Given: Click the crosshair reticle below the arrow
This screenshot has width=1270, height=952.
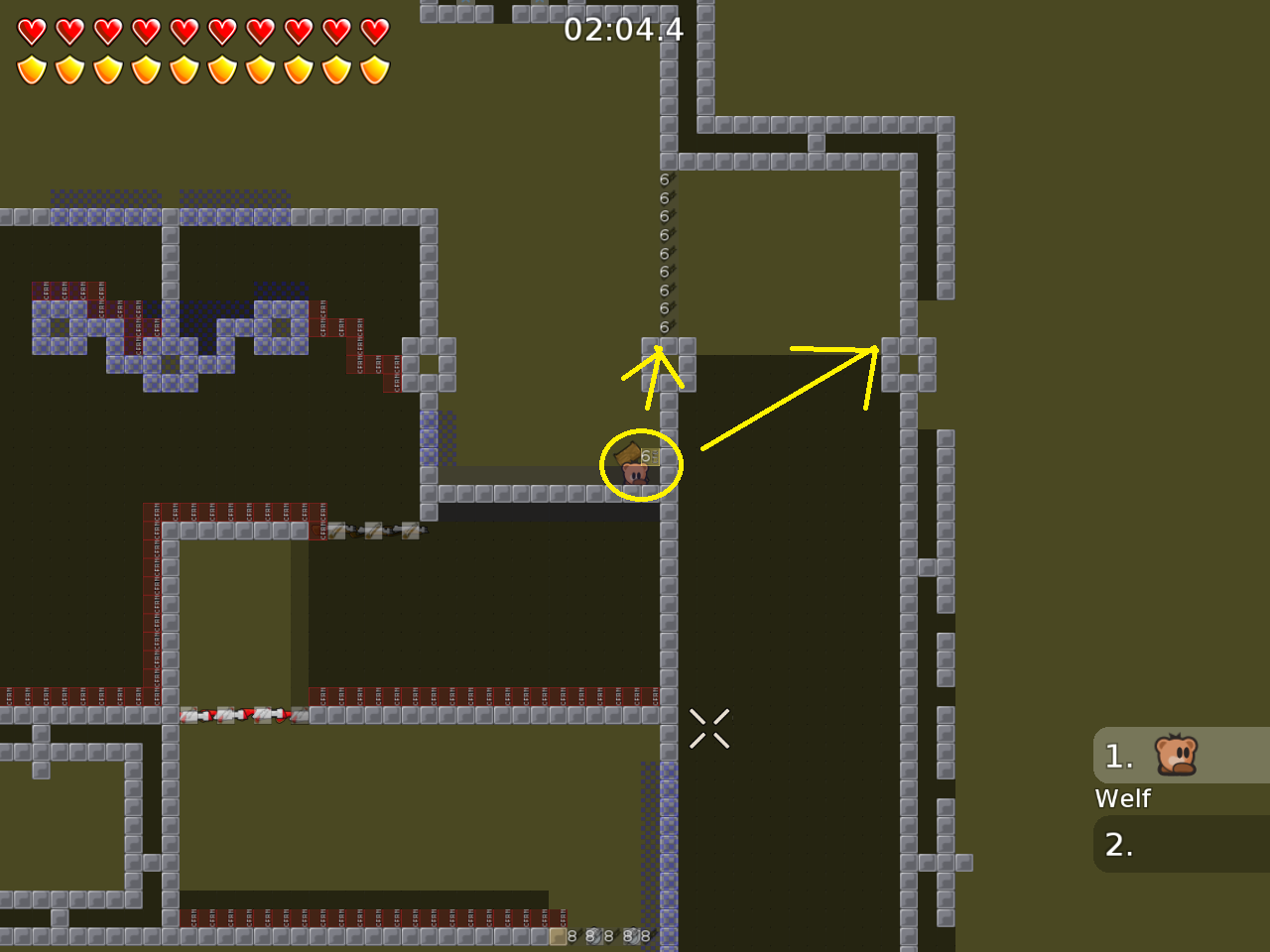Looking at the screenshot, I should (710, 728).
